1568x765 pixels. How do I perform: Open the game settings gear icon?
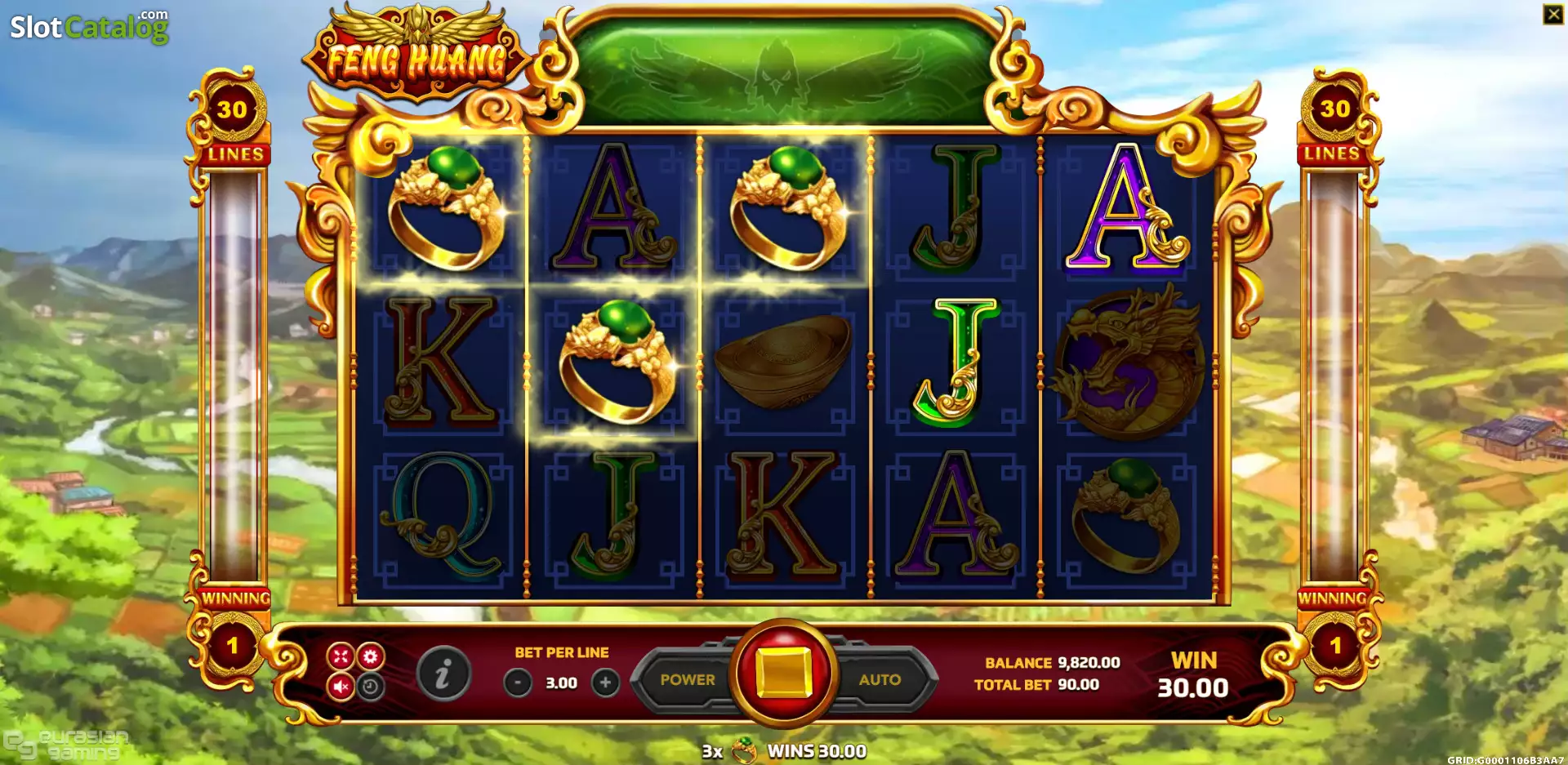370,656
